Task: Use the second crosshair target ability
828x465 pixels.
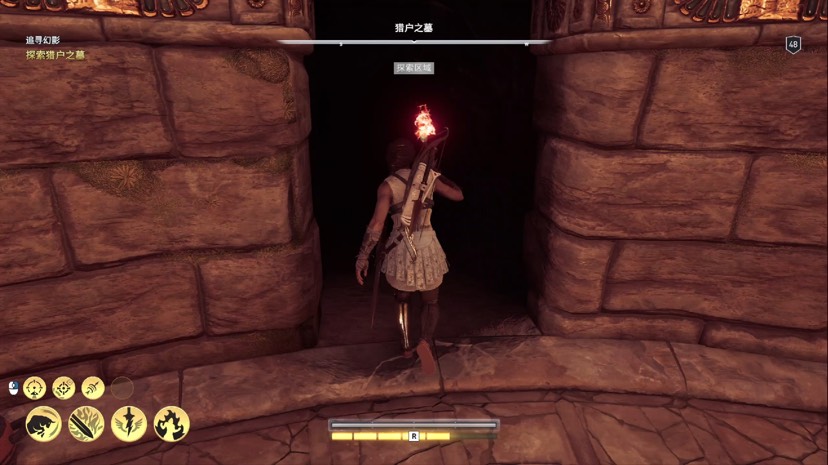Action: [x=64, y=387]
